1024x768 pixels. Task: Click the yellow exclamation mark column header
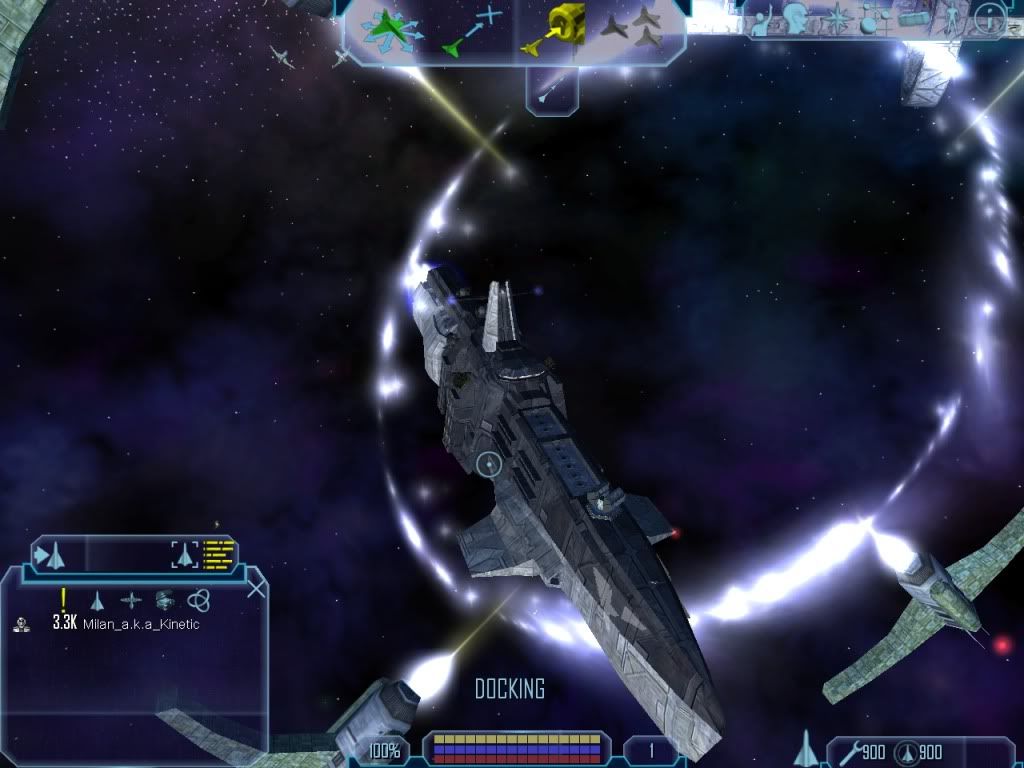point(63,599)
